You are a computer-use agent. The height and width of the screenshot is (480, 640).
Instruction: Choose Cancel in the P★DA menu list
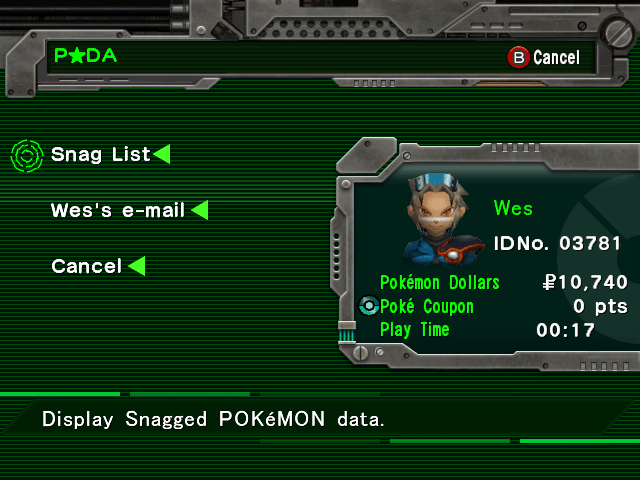(86, 266)
